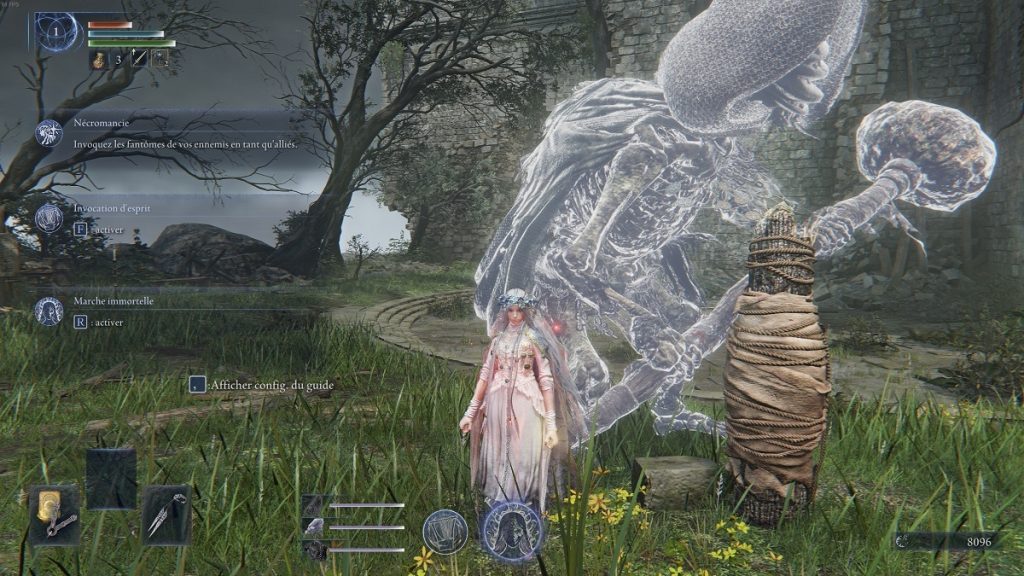Select the sword icon under the stamina bar
The height and width of the screenshot is (576, 1024).
(x=139, y=60)
